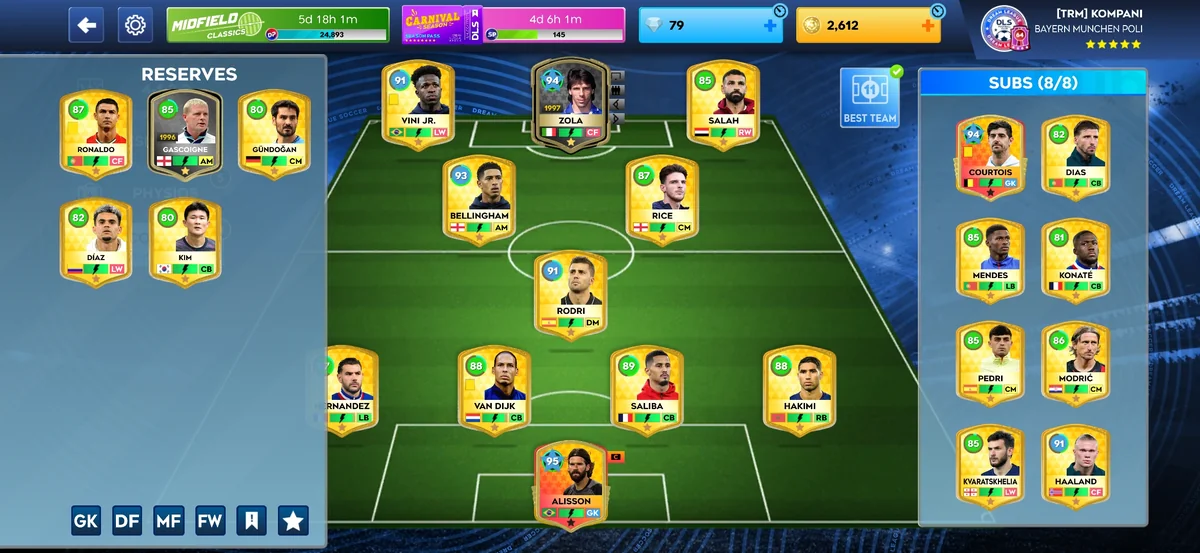Screen dimensions: 1200x553
Task: Open the Carnival Season pass banner
Action: (513, 25)
